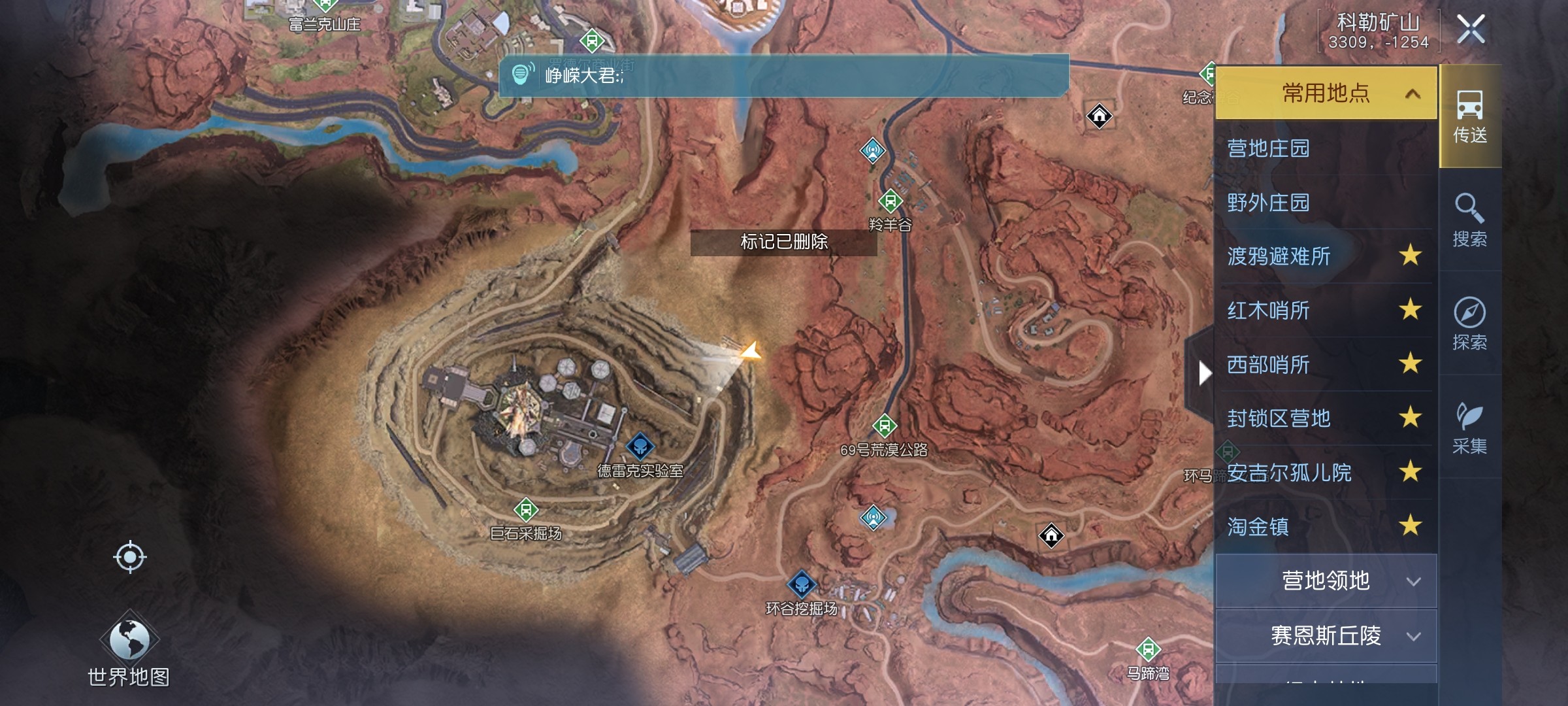Select the 德雷克实验室 skull map marker
This screenshot has width=1568, height=706.
coord(640,447)
